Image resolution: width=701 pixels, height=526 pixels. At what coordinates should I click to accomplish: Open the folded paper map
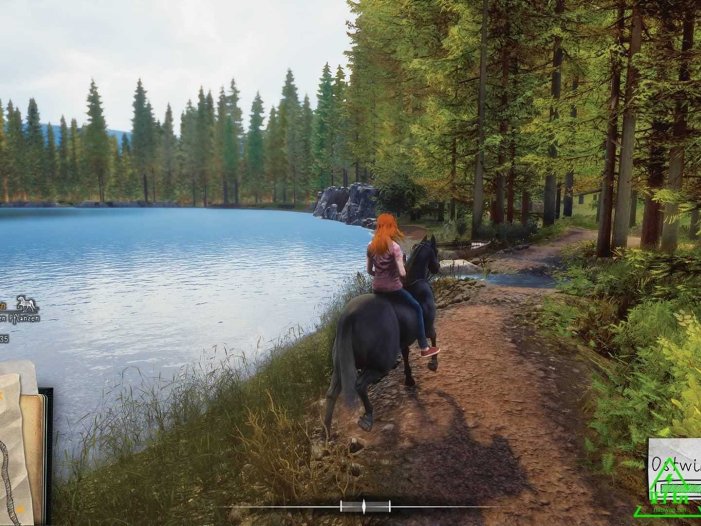click(x=20, y=445)
